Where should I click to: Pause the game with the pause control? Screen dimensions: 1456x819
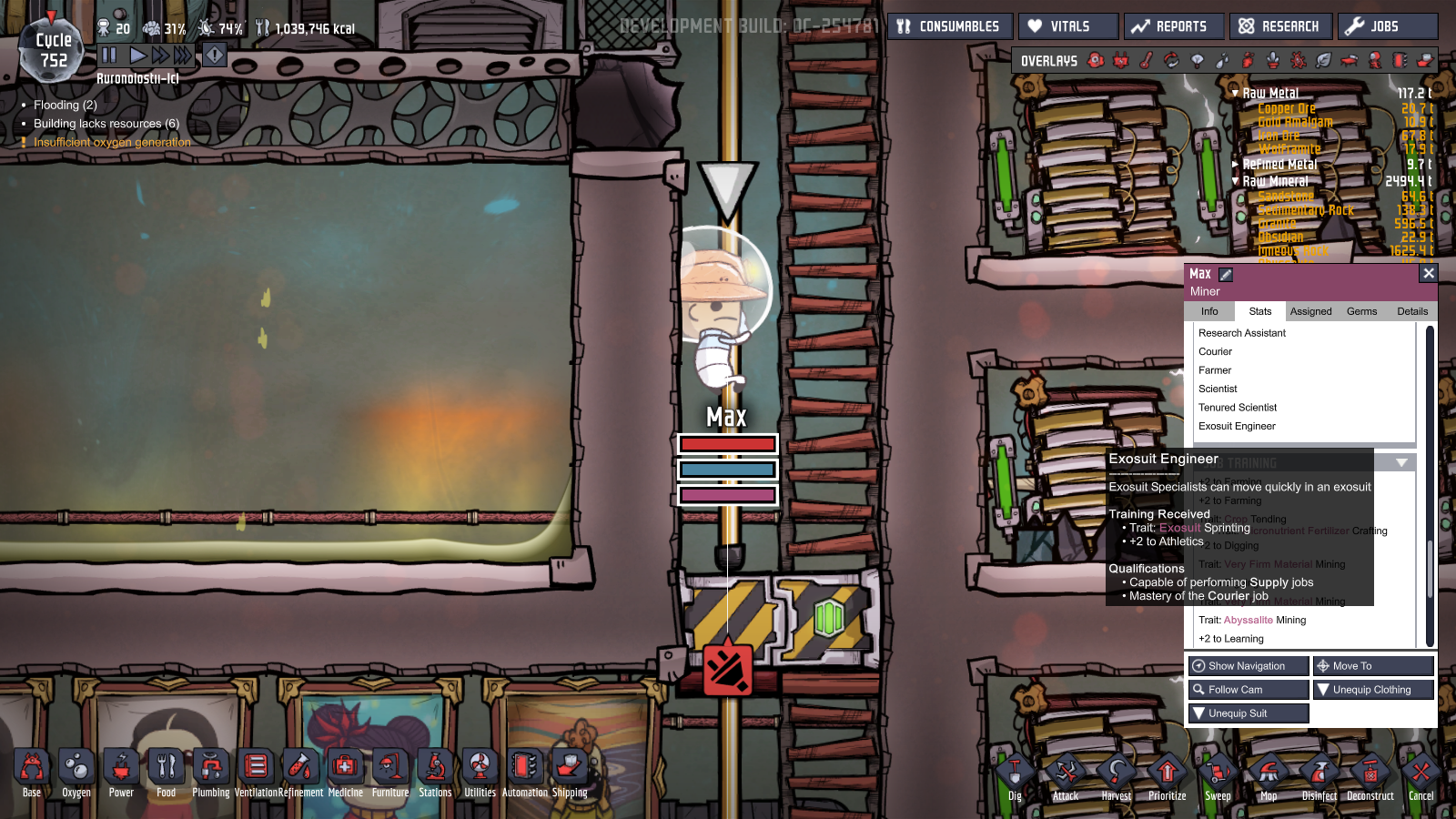point(109,55)
